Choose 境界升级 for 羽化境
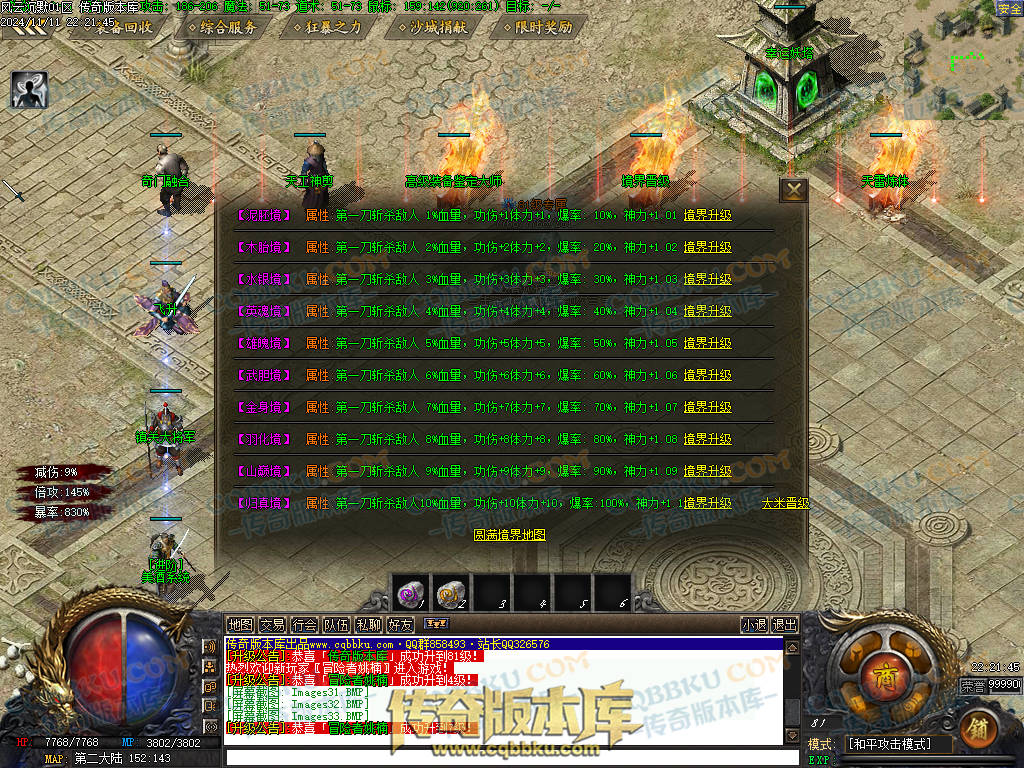This screenshot has width=1024, height=768. pos(707,439)
